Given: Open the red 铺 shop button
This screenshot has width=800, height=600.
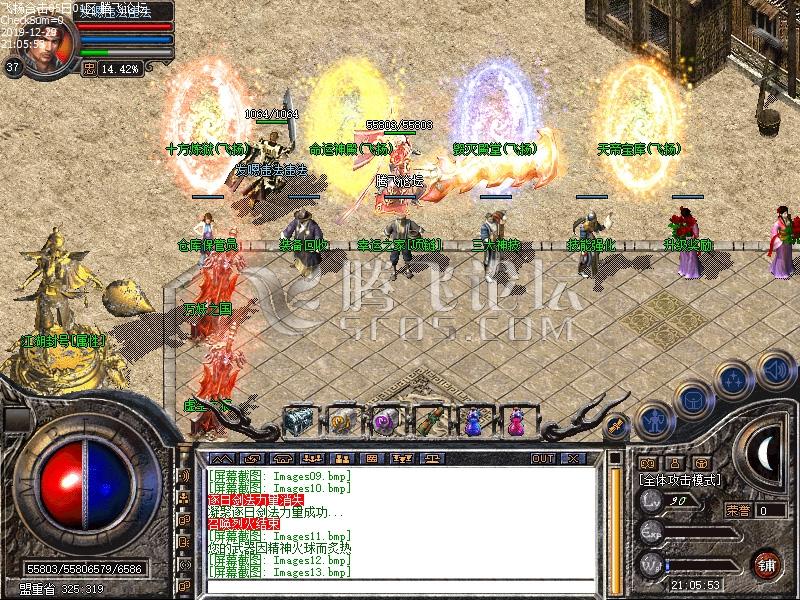Looking at the screenshot, I should click(x=767, y=563).
